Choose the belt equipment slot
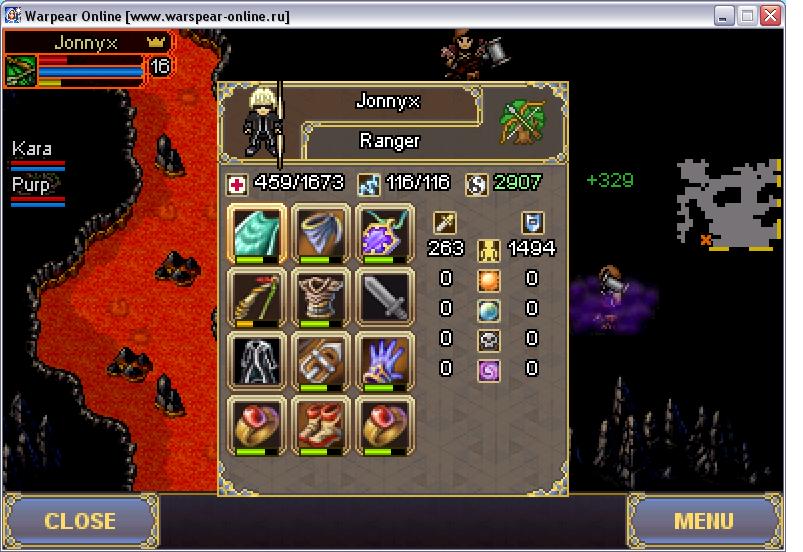 (x=320, y=360)
